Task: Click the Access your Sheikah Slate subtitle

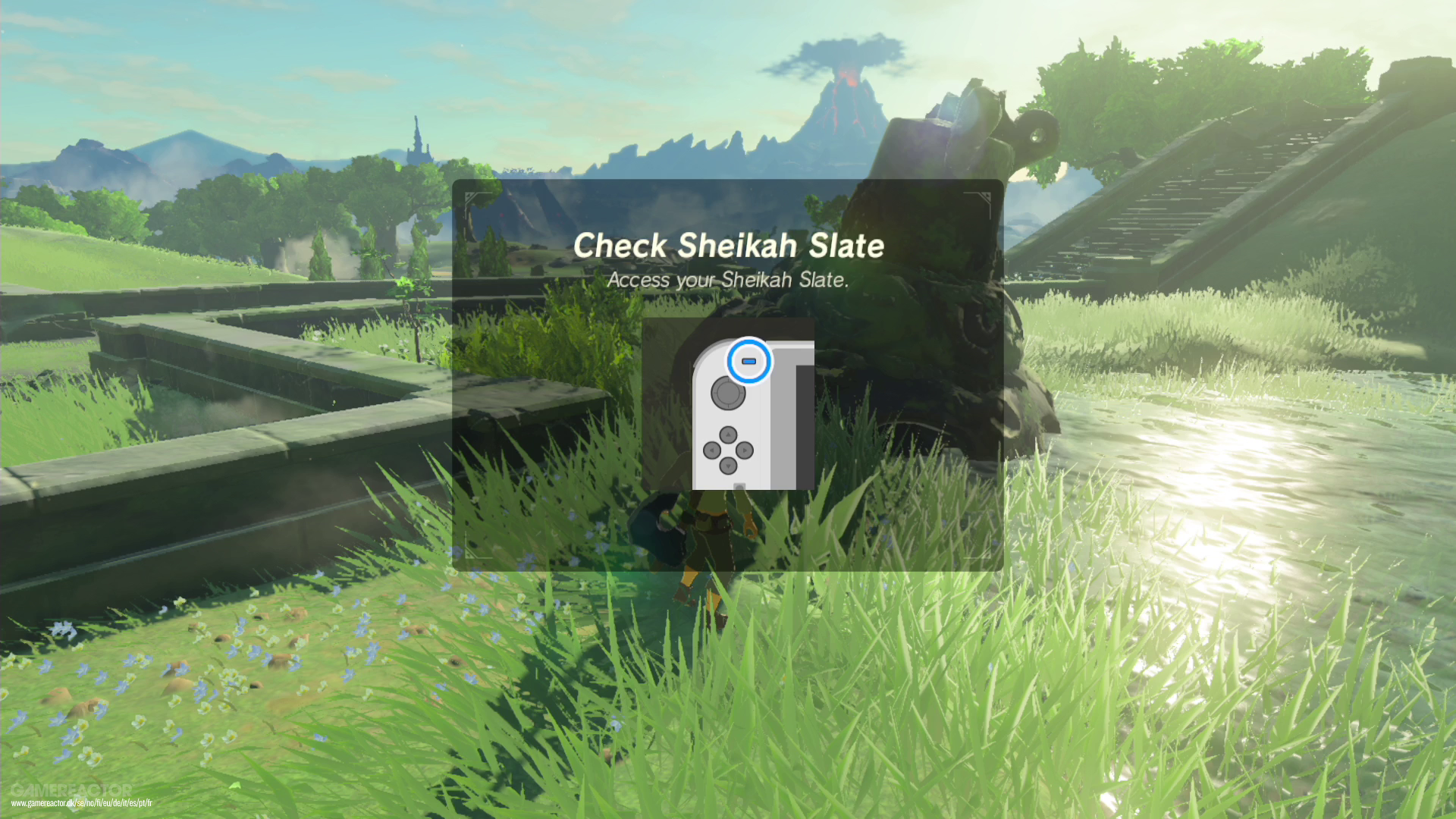Action: pos(729,279)
